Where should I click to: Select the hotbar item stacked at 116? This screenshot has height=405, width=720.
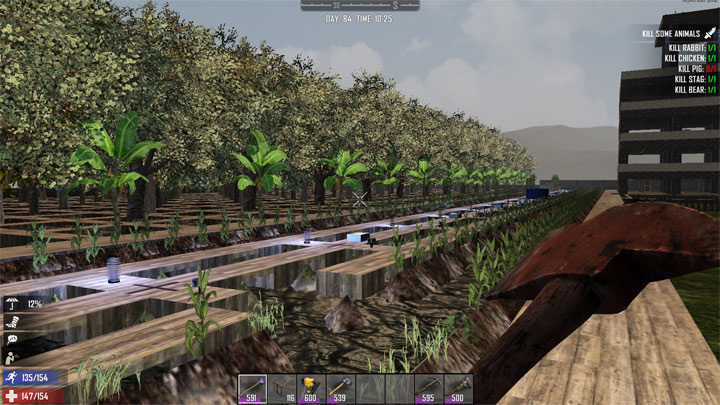tap(282, 389)
